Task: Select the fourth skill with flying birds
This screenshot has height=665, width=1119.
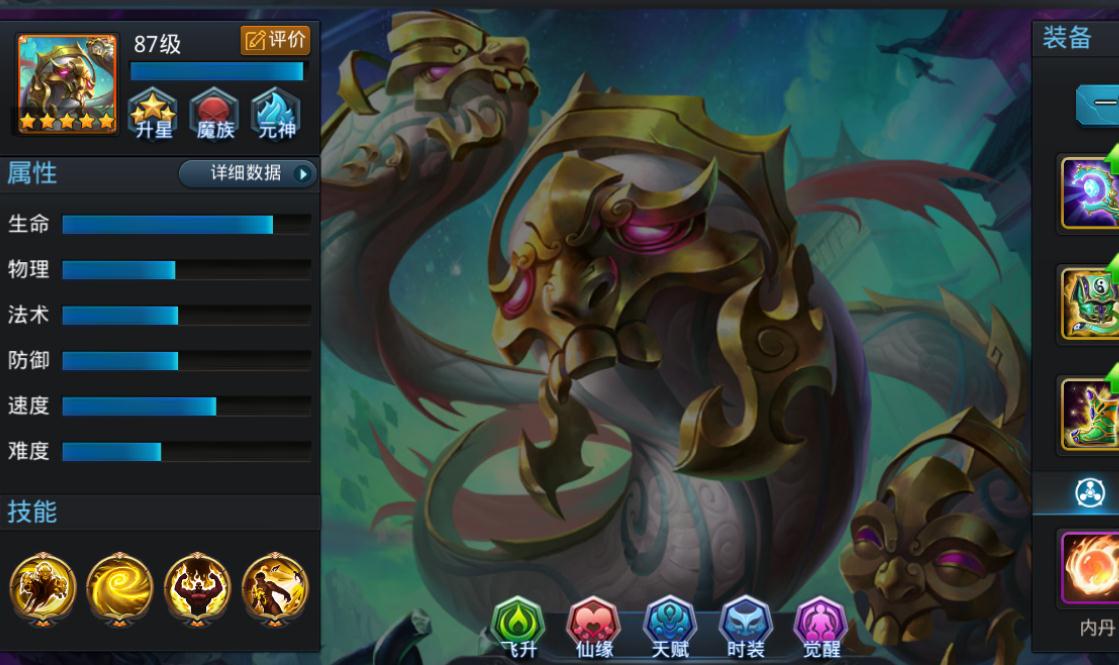Action: [275, 586]
